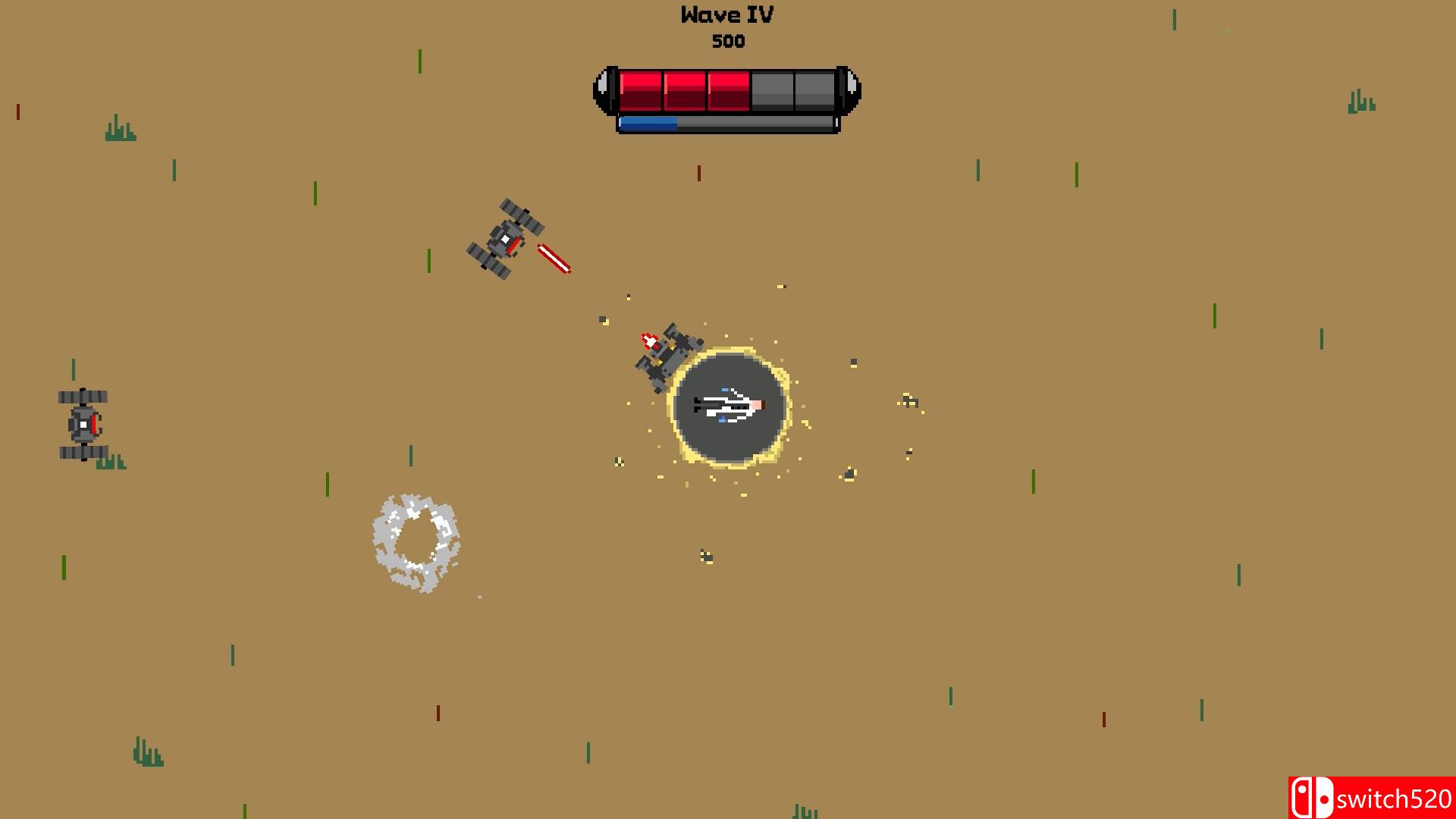Click the score value 500
Viewport: 1456px width, 819px height.
[727, 42]
